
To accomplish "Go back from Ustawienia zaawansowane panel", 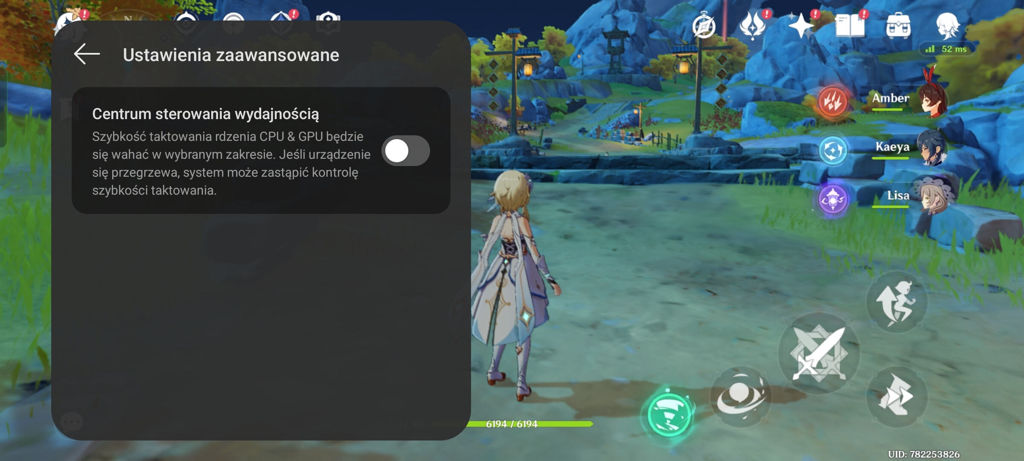I will [87, 55].
